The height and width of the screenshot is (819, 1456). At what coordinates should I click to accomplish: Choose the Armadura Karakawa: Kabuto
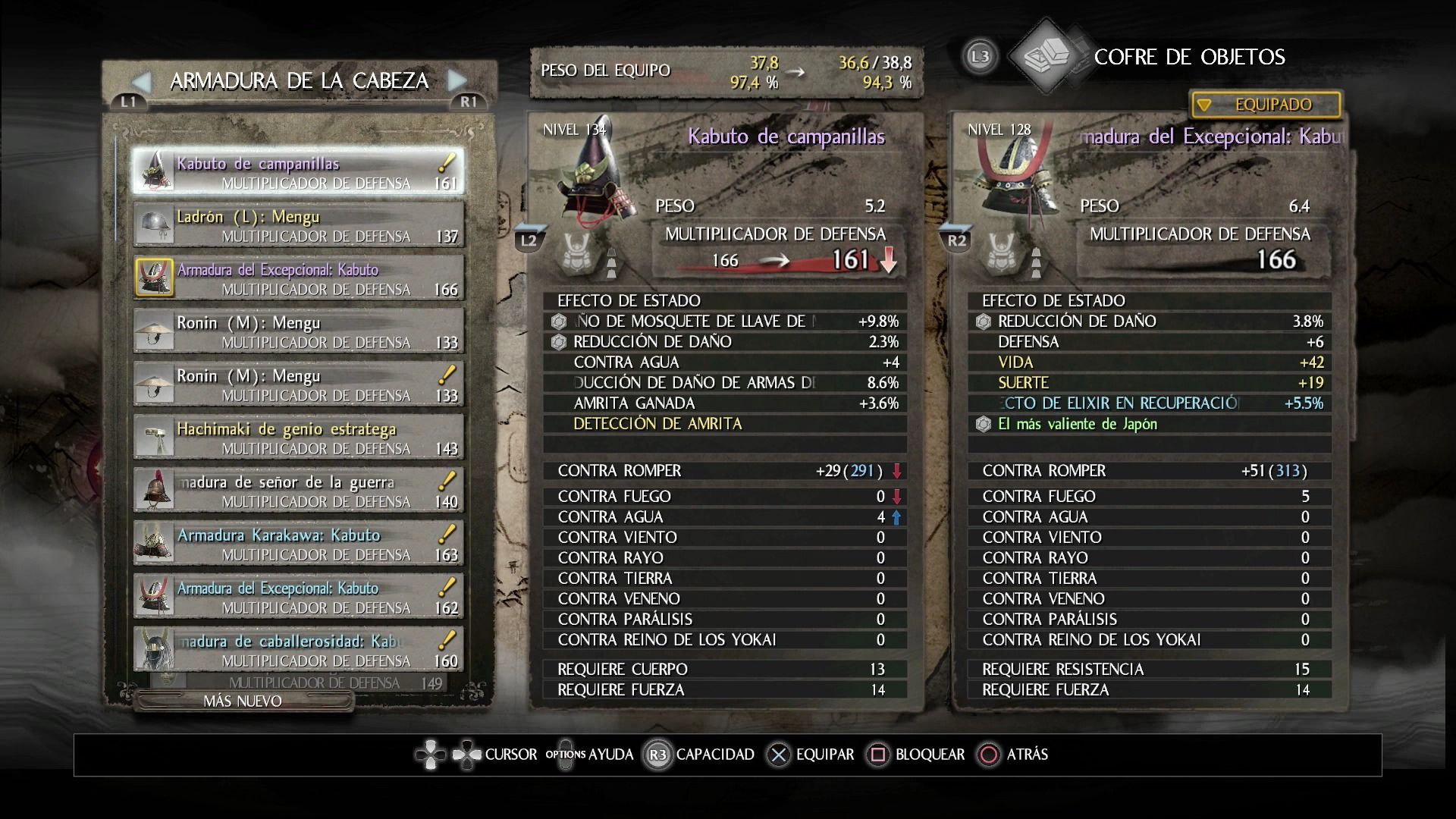[298, 544]
